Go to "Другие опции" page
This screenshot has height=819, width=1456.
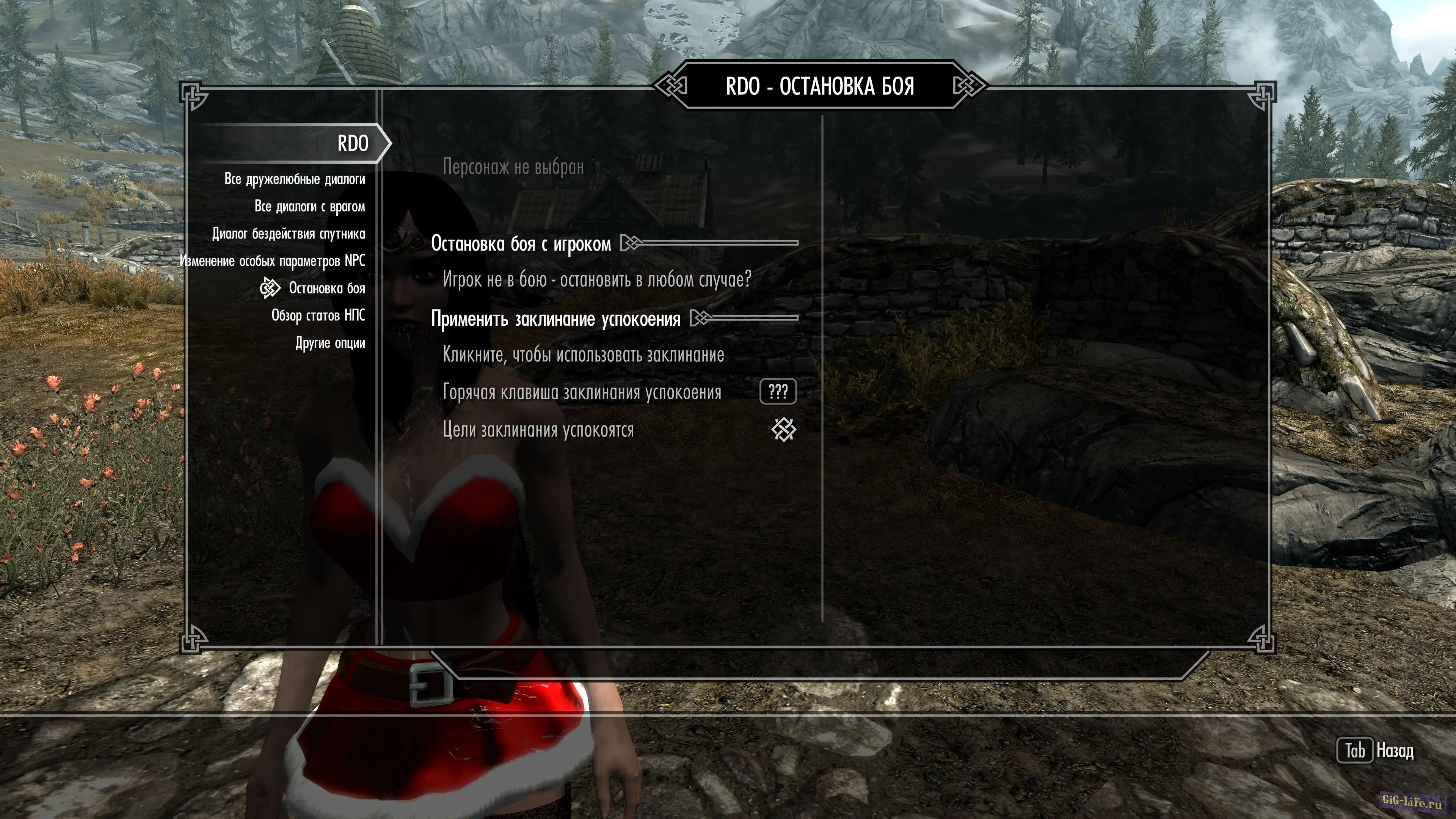(x=329, y=343)
